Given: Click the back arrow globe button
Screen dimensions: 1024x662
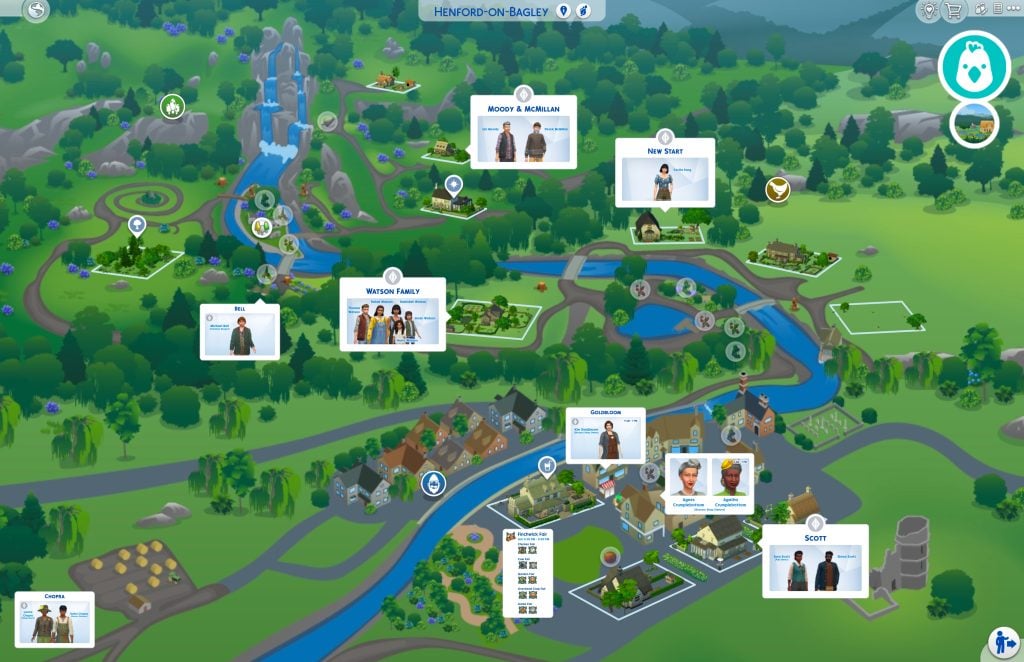Looking at the screenshot, I should (x=37, y=11).
